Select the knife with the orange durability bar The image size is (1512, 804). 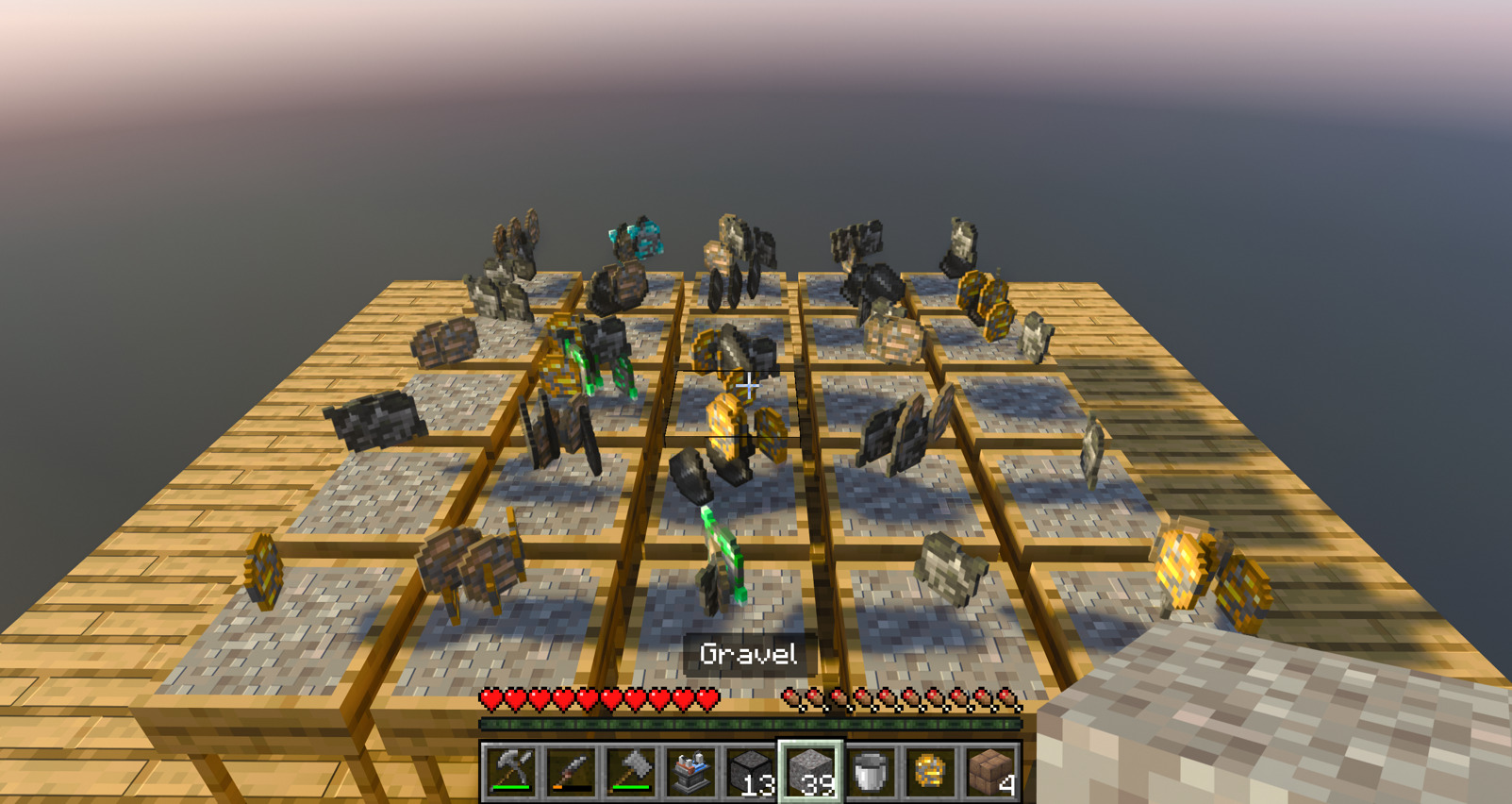pyautogui.click(x=571, y=770)
